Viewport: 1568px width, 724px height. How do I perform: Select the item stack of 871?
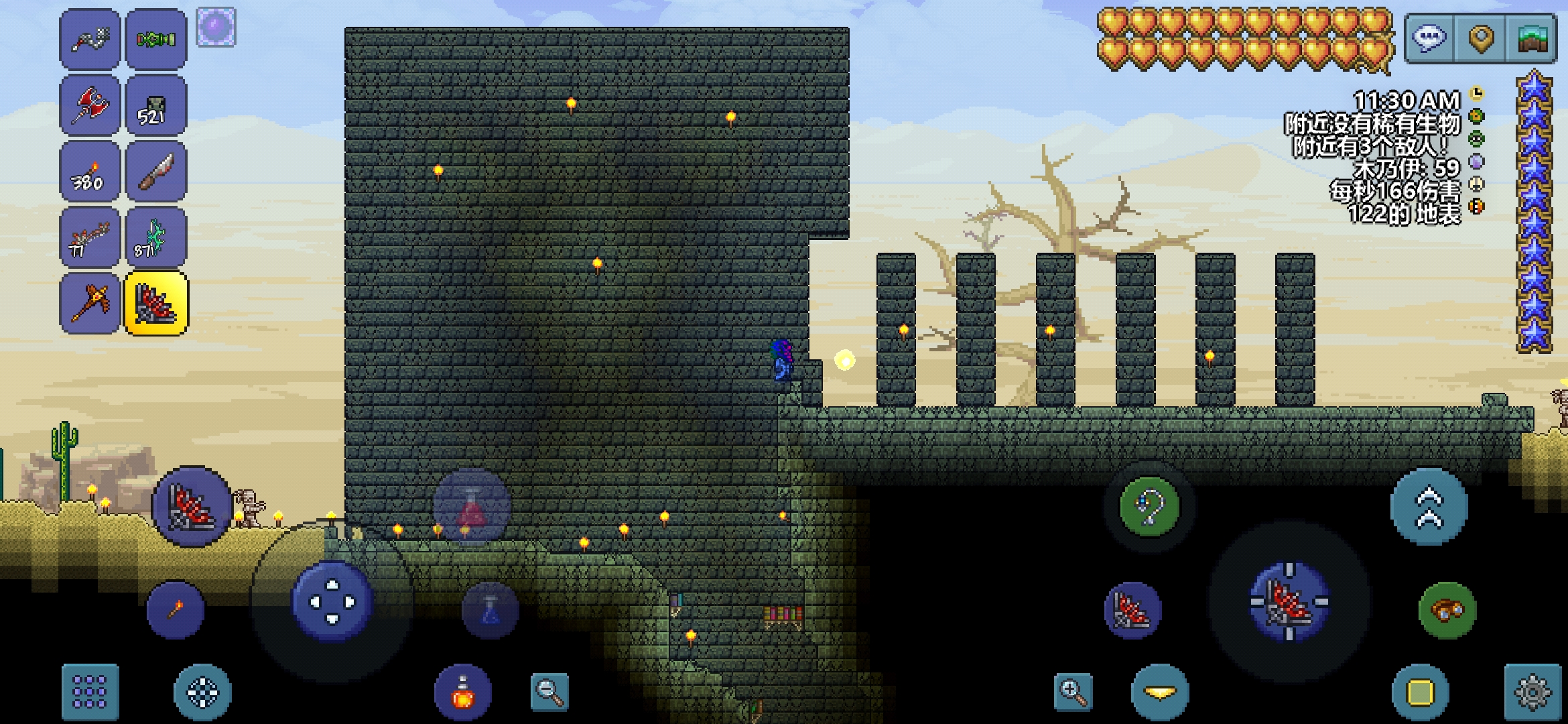(155, 237)
